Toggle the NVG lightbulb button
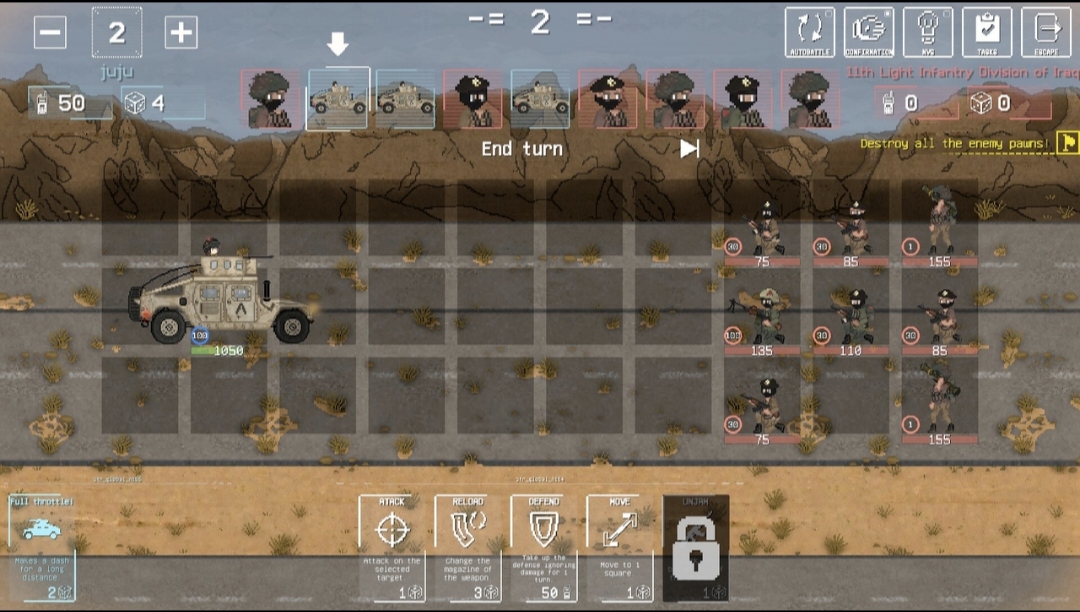1080x612 pixels. click(x=928, y=32)
